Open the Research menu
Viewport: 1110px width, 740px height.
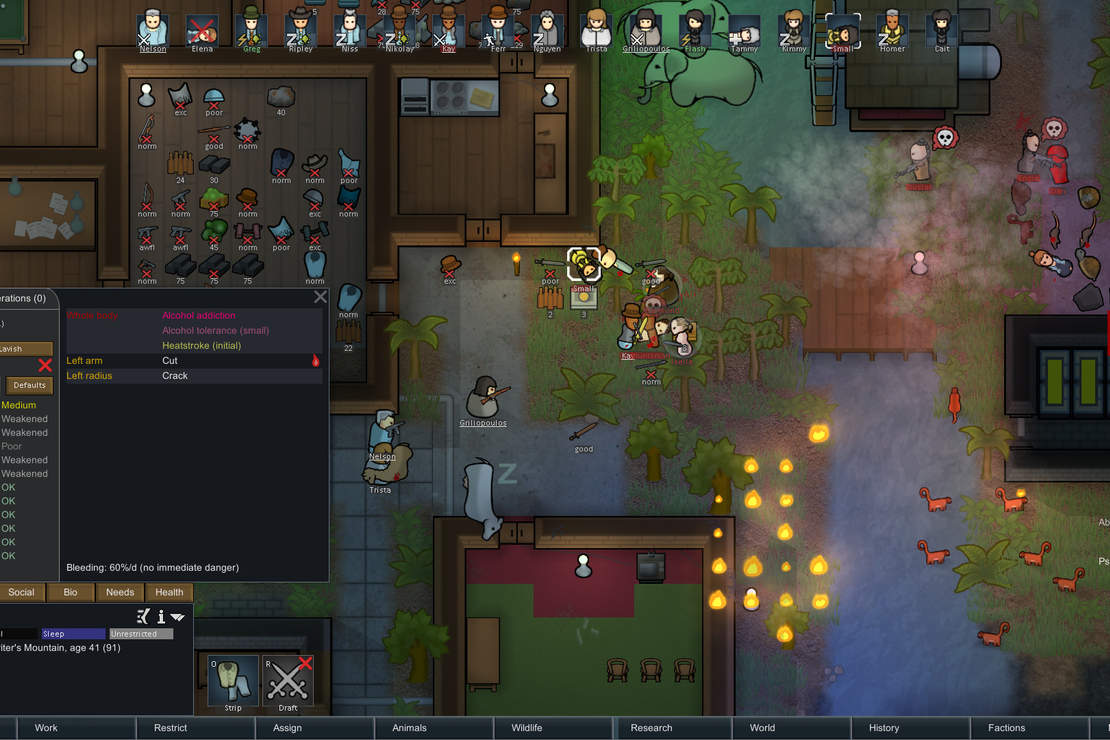pyautogui.click(x=651, y=728)
